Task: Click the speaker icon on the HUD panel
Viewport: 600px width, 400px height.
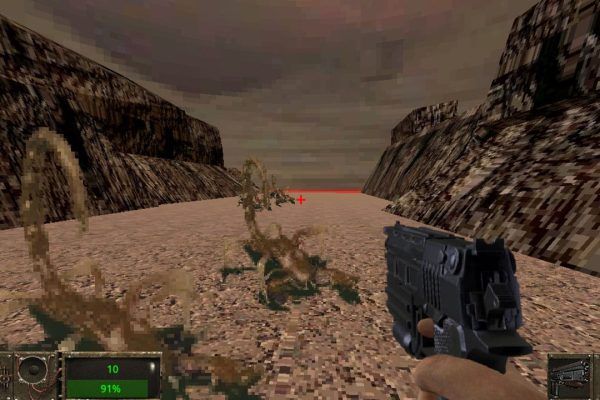Action: click(x=34, y=372)
